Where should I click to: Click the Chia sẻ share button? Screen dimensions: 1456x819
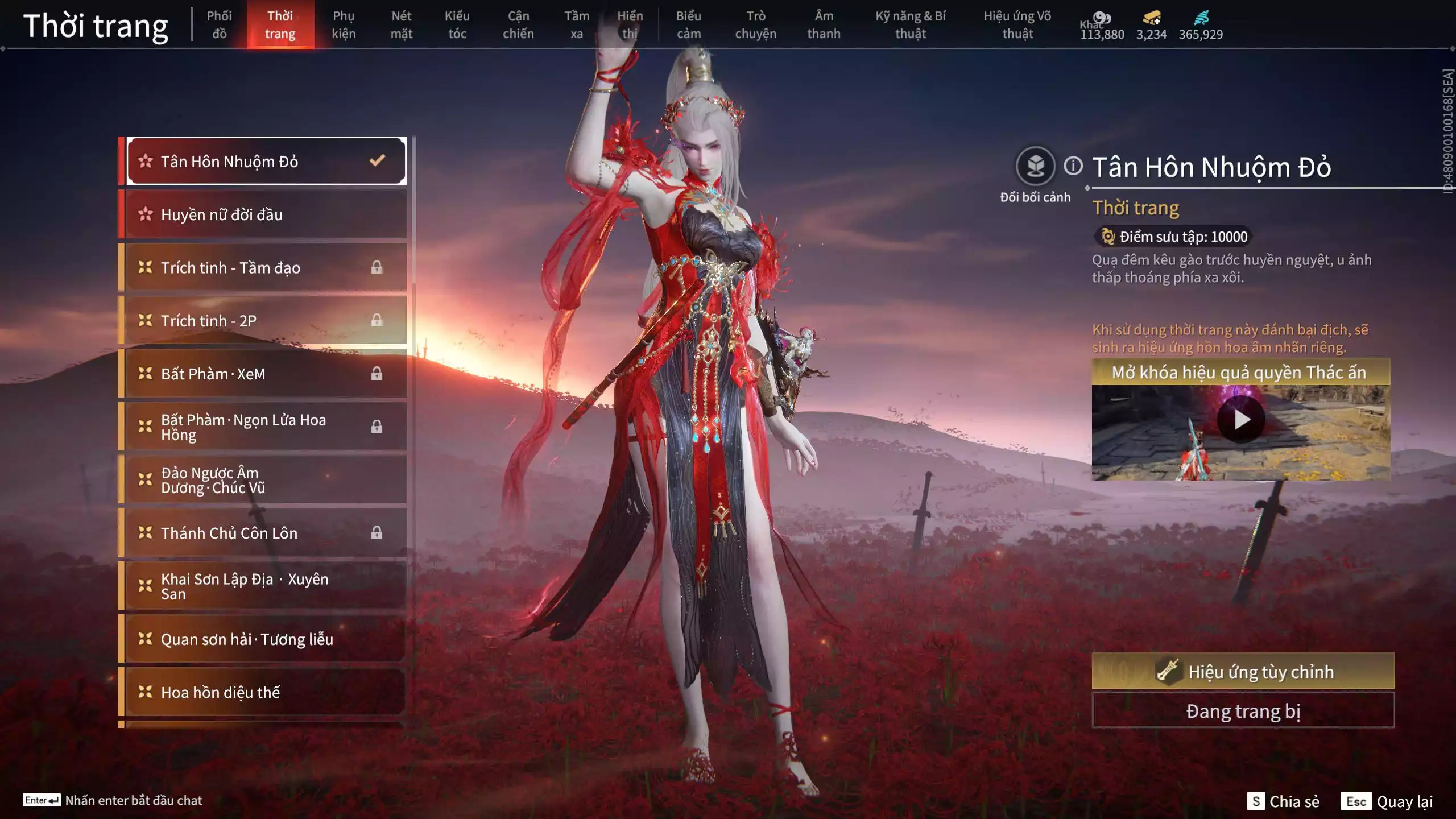(1284, 801)
